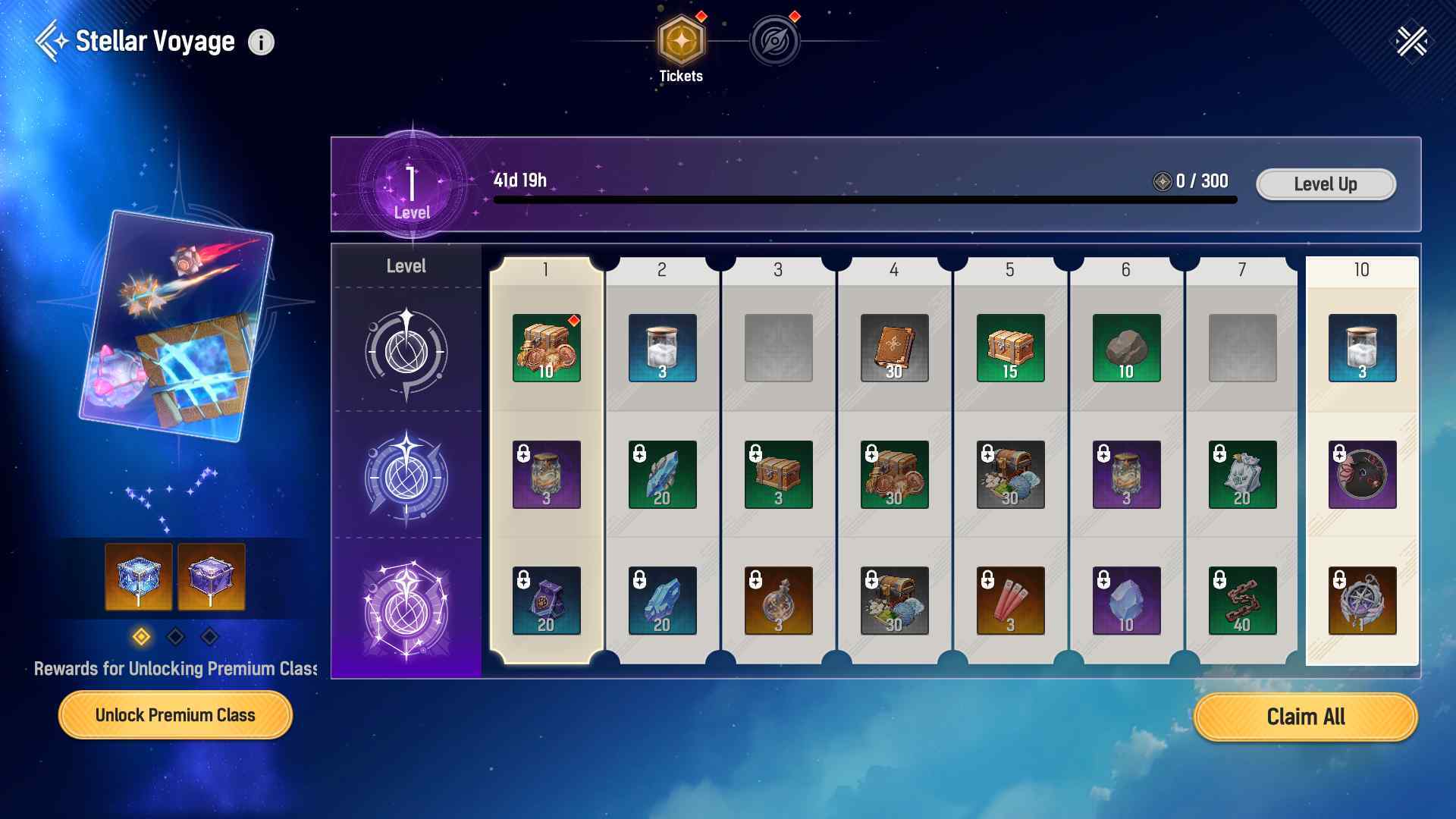Click the free tier compass emblem in Level column
Screen dimensions: 1456x819
[407, 350]
